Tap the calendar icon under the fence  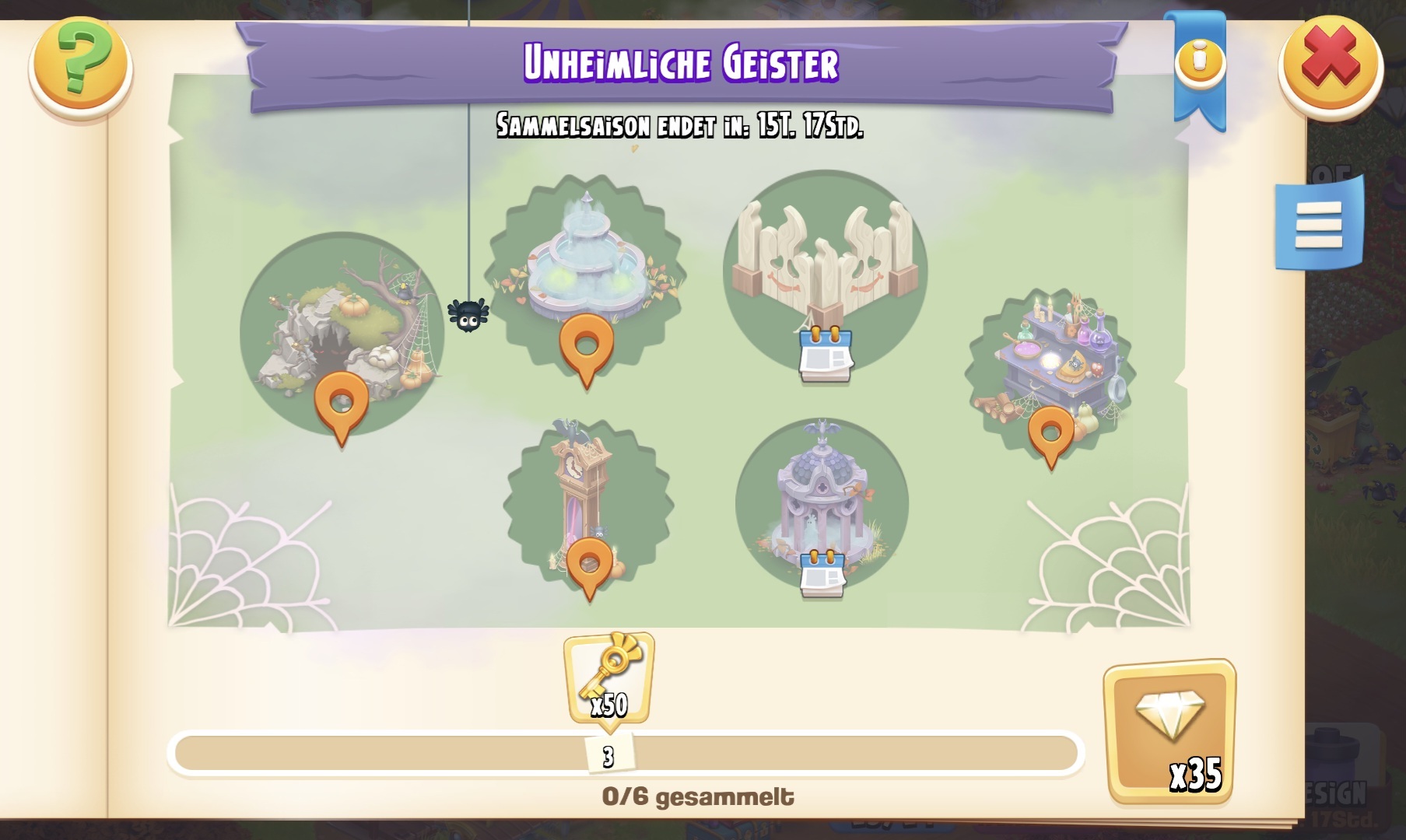(826, 356)
